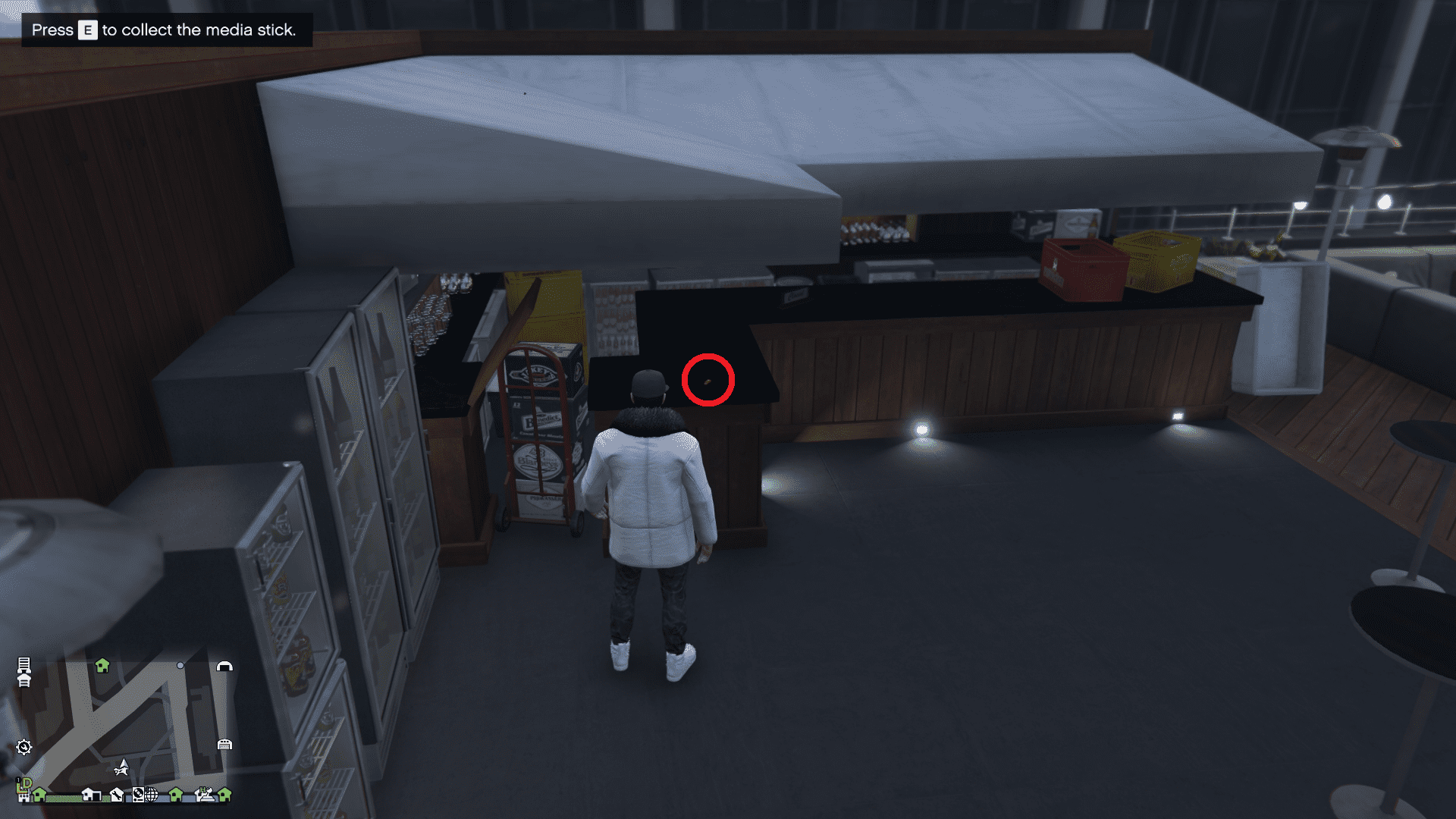
Task: Click the hand truck loaded with beer boxes
Action: pyautogui.click(x=540, y=447)
